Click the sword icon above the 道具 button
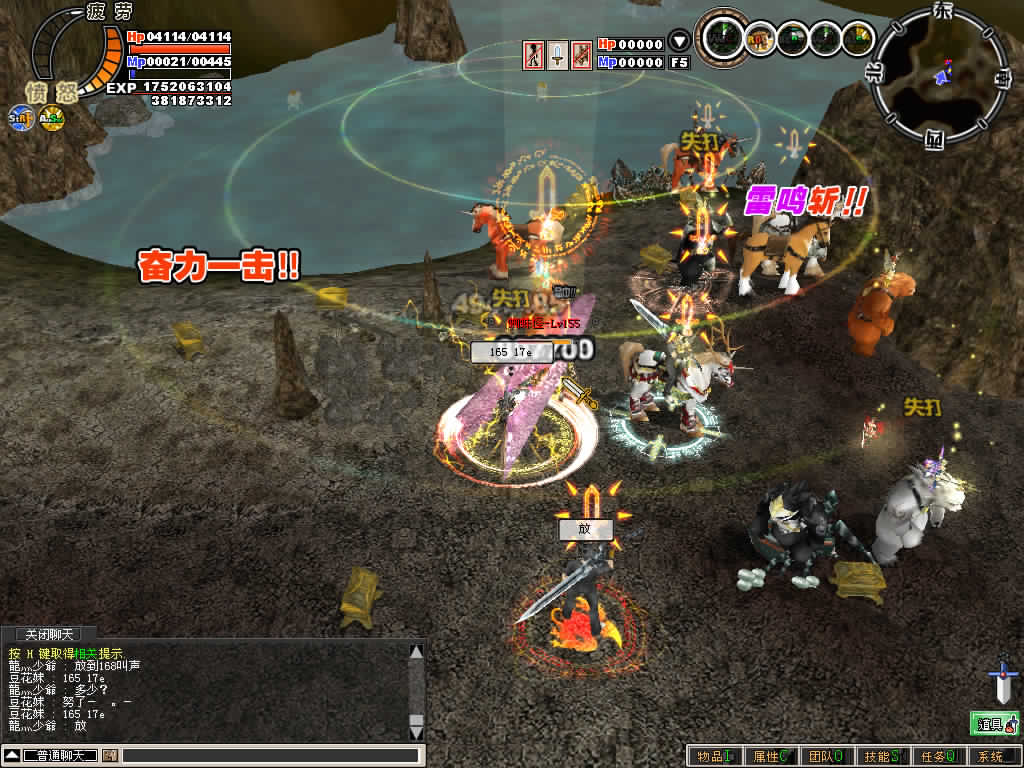The image size is (1024, 768). [1002, 682]
